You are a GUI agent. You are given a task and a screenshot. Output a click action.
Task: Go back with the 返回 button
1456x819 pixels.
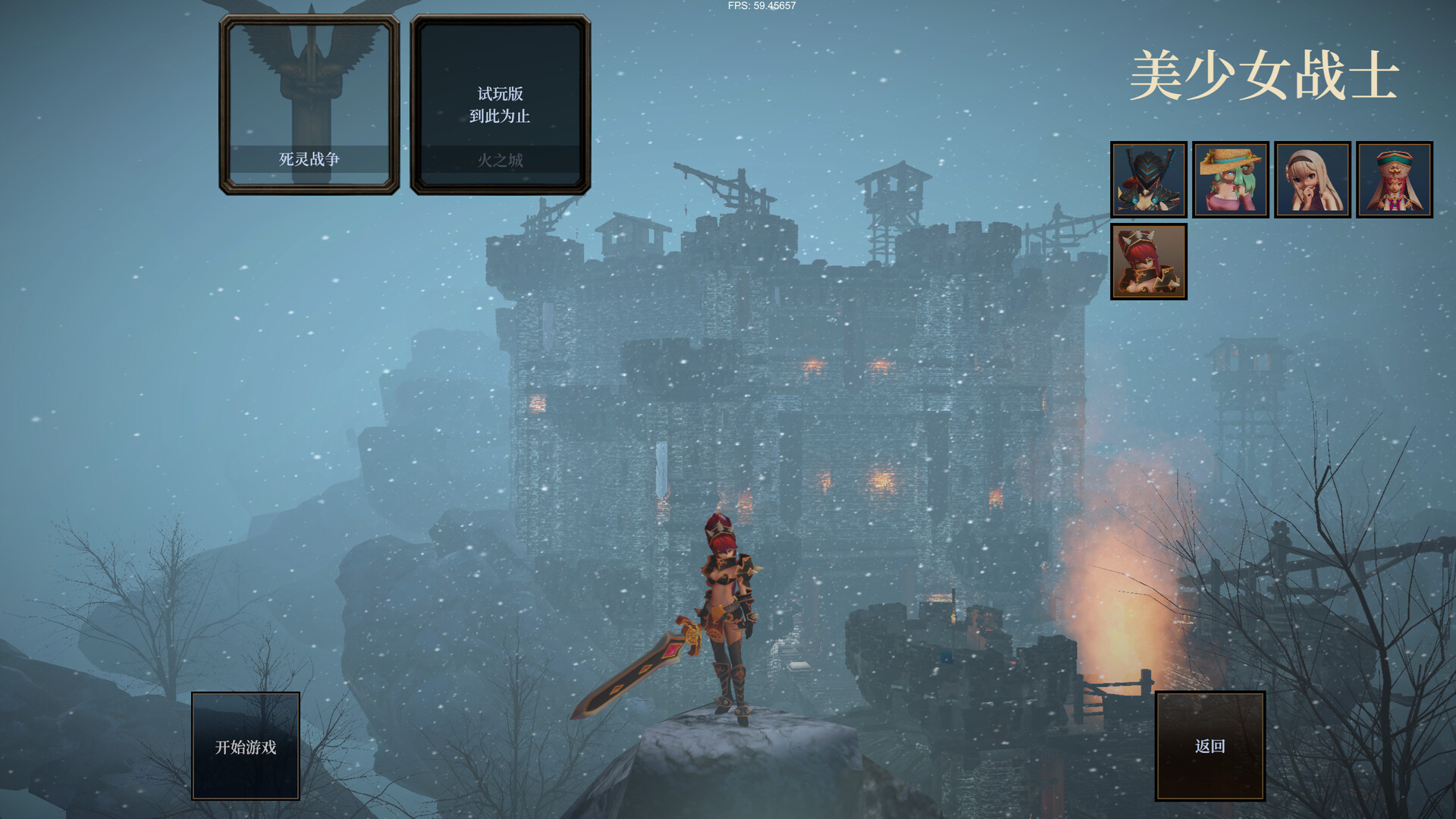click(x=1210, y=746)
